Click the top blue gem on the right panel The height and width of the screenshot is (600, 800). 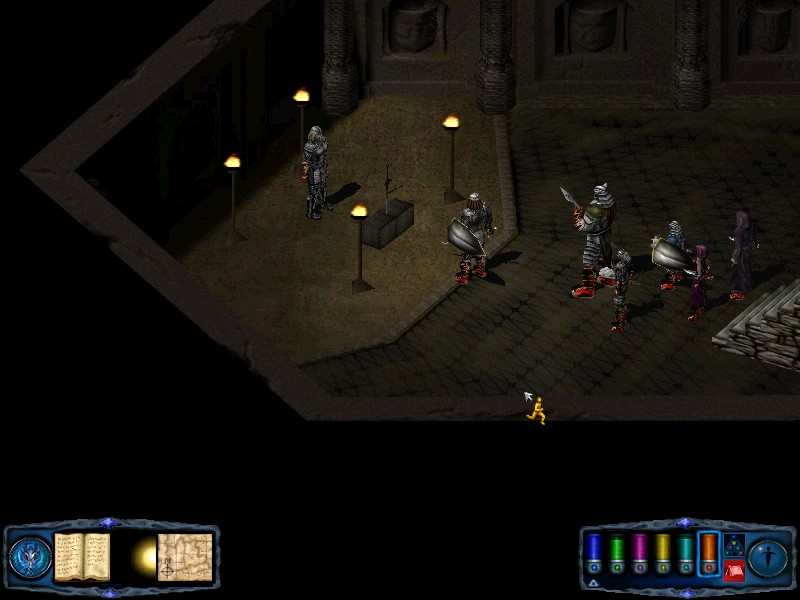pos(685,523)
